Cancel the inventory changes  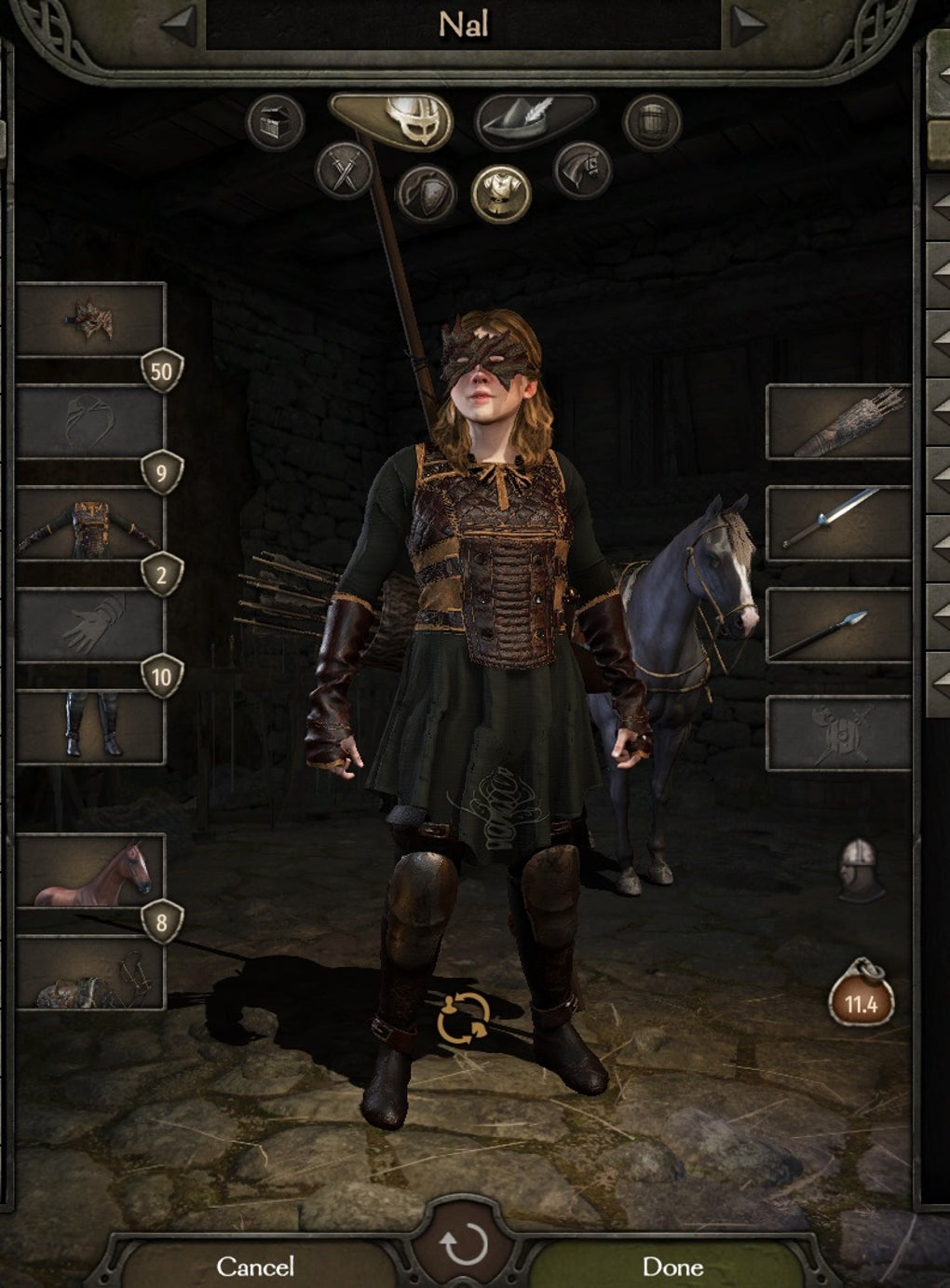(254, 1266)
